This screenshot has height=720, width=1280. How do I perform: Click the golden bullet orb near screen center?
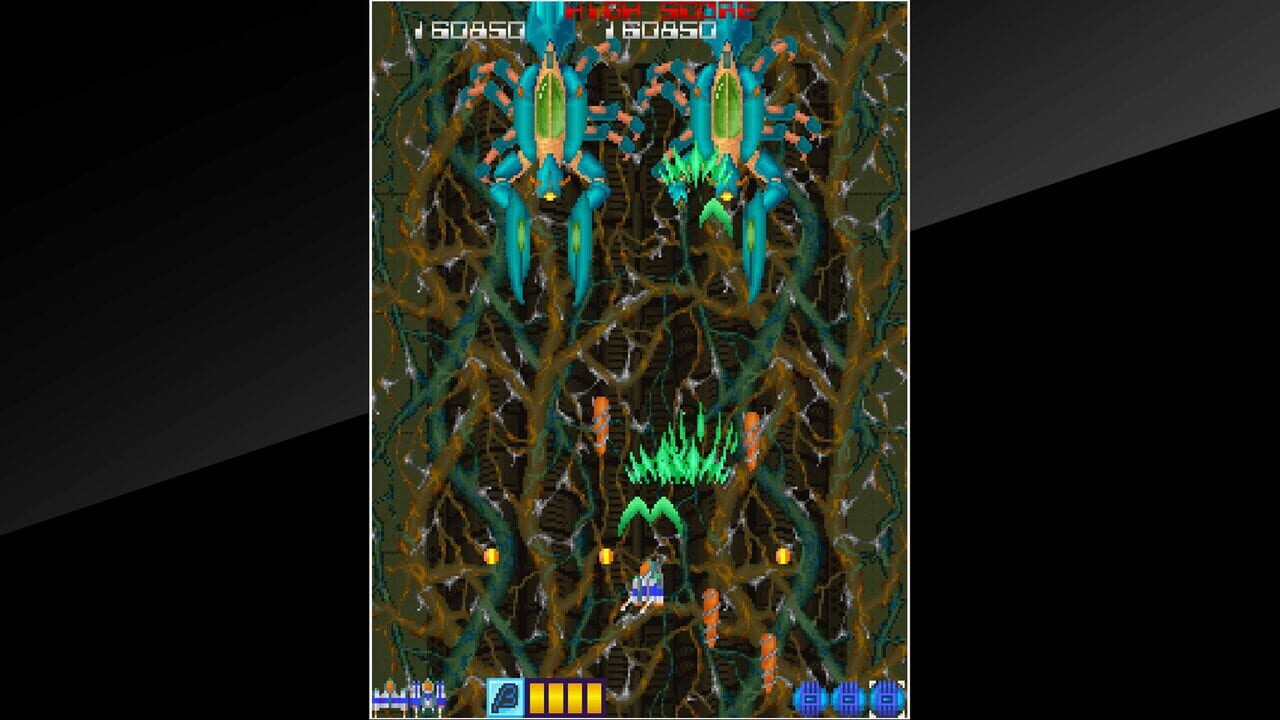pos(607,555)
